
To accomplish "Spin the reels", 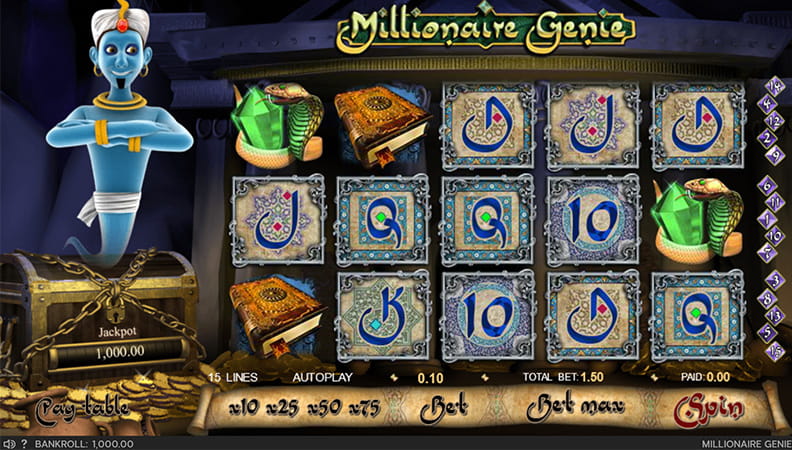I will (x=709, y=409).
